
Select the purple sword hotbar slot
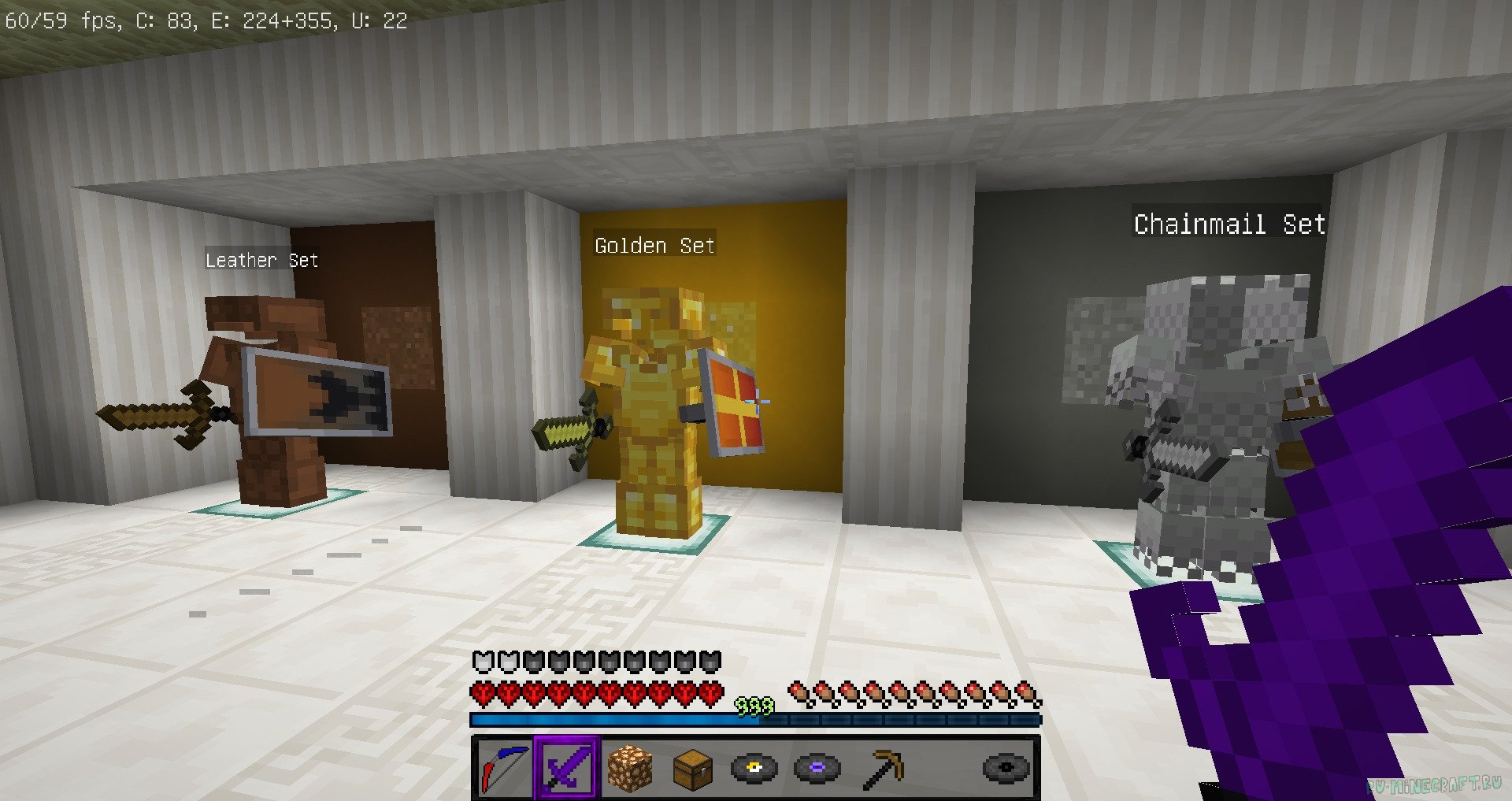pos(567,768)
